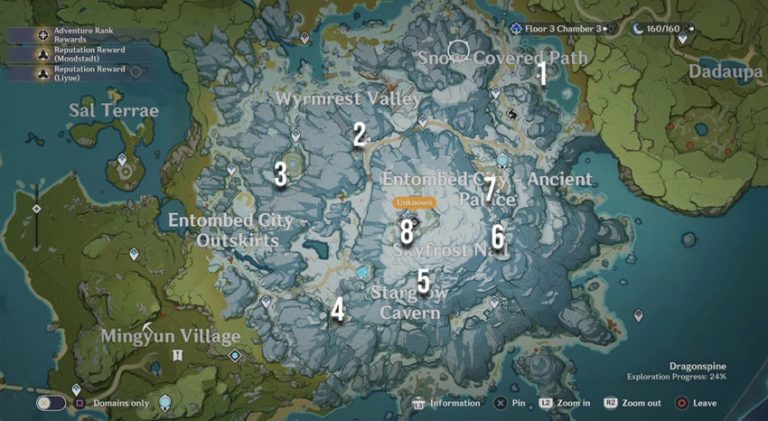Select the diamond marker right of Mingyun Village
This screenshot has width=768, height=421.
(235, 355)
